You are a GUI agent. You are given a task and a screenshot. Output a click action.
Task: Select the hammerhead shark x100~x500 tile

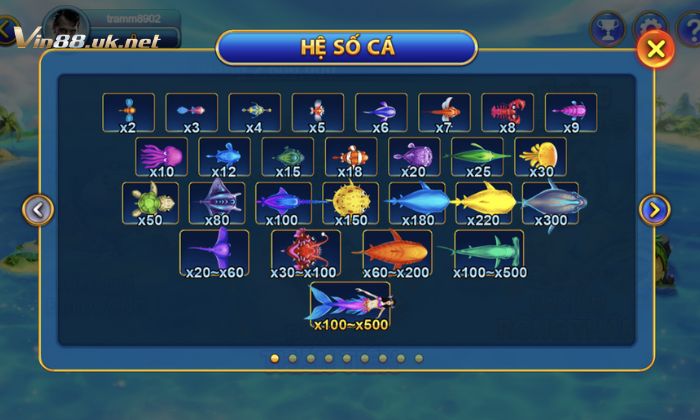point(487,253)
